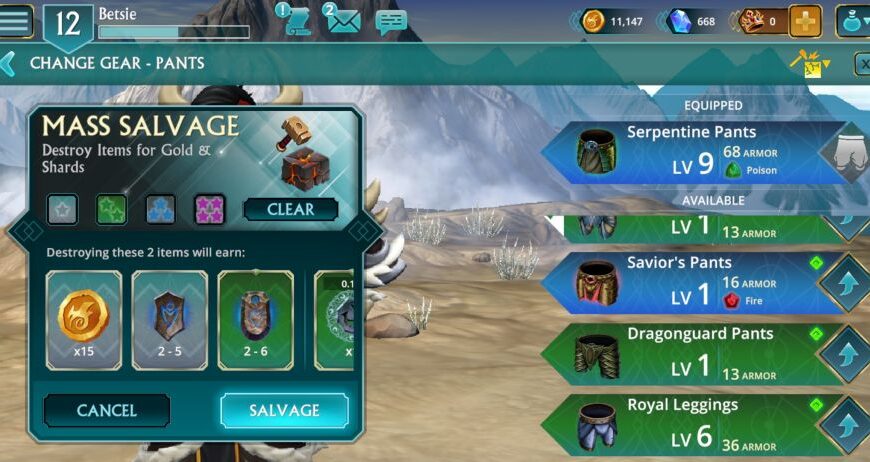
Task: Open the hamburger main menu
Action: click(17, 20)
